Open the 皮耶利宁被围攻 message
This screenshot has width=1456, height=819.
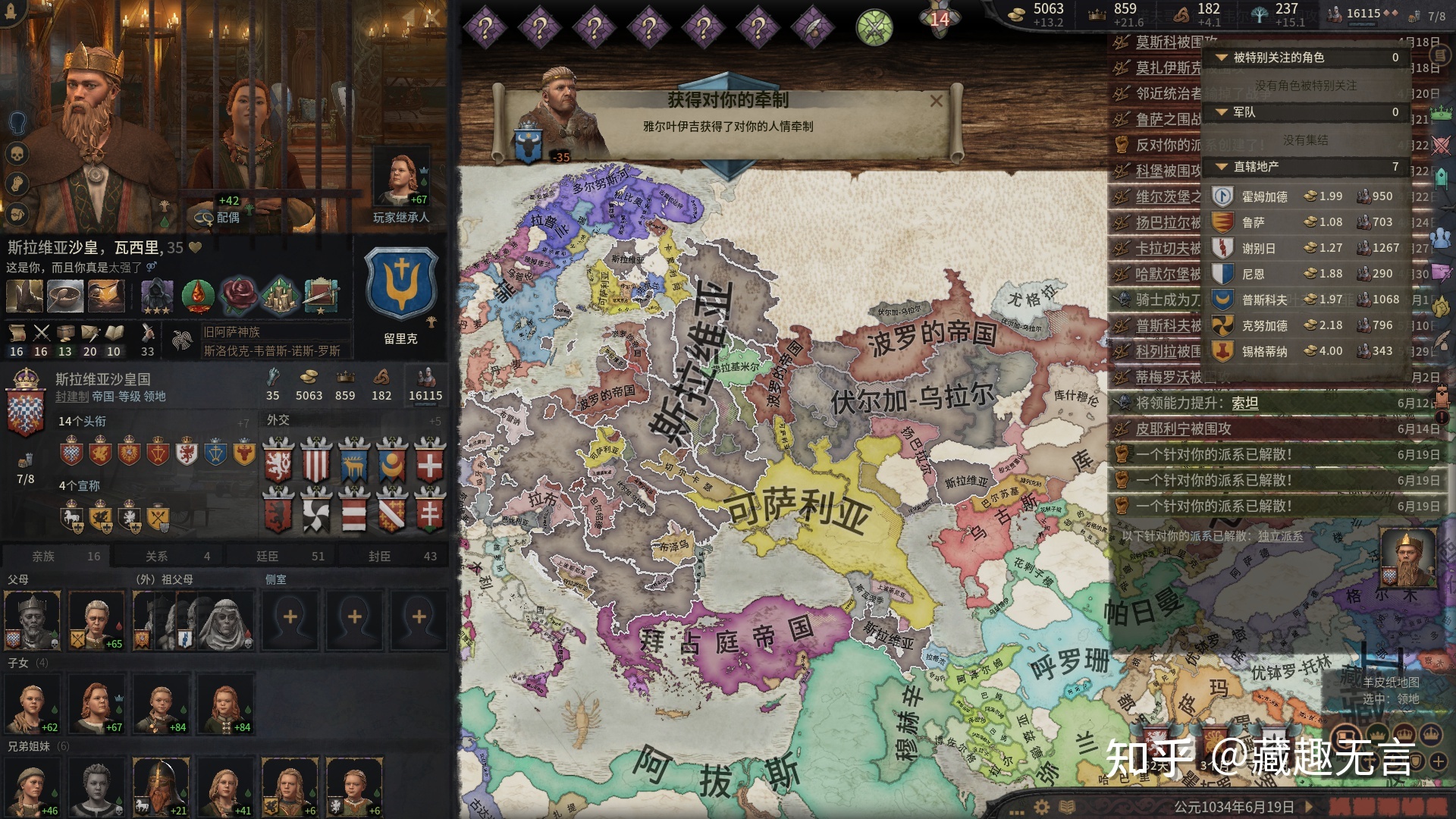1183,429
